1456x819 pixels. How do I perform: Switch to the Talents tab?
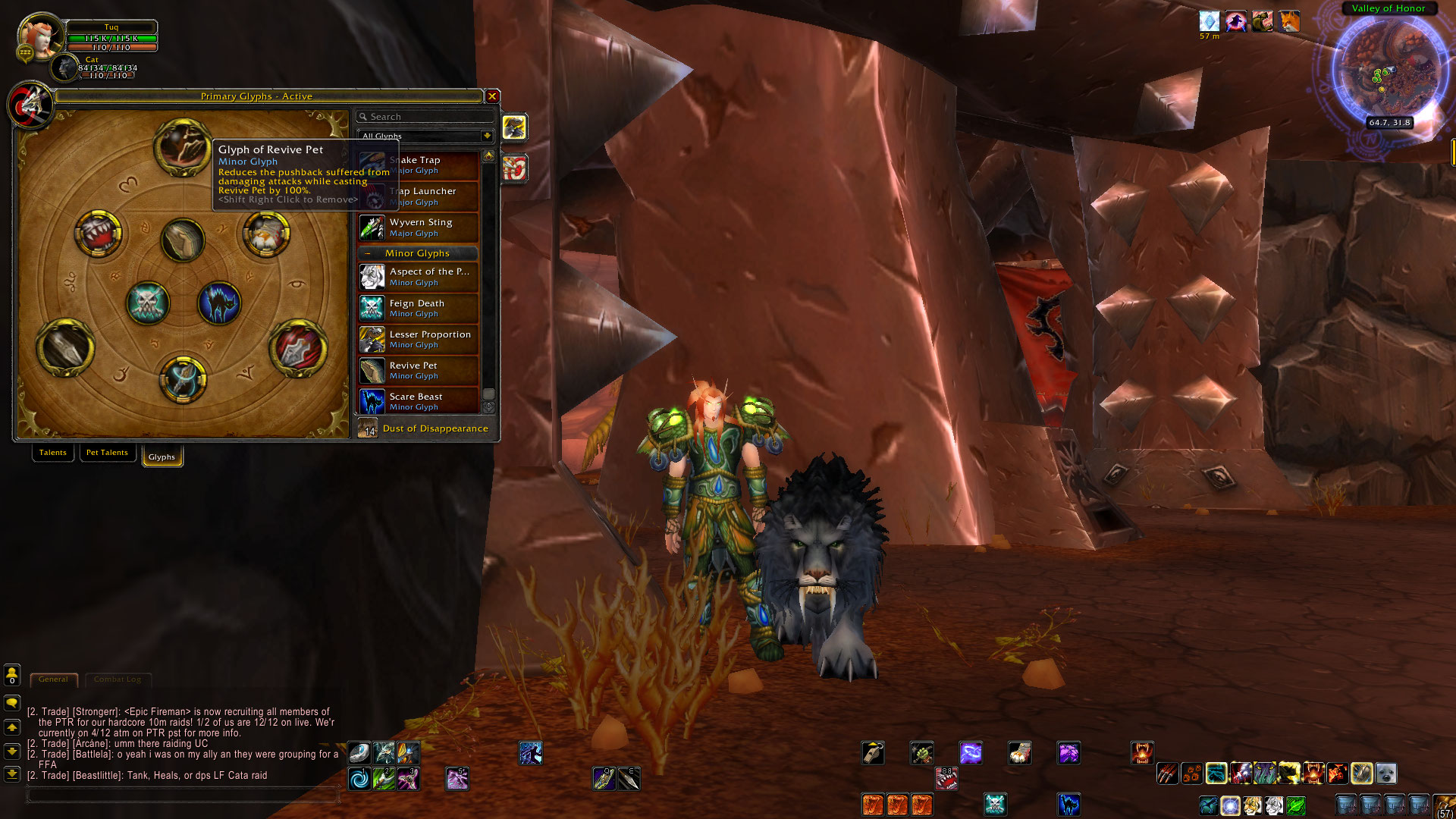click(x=52, y=452)
